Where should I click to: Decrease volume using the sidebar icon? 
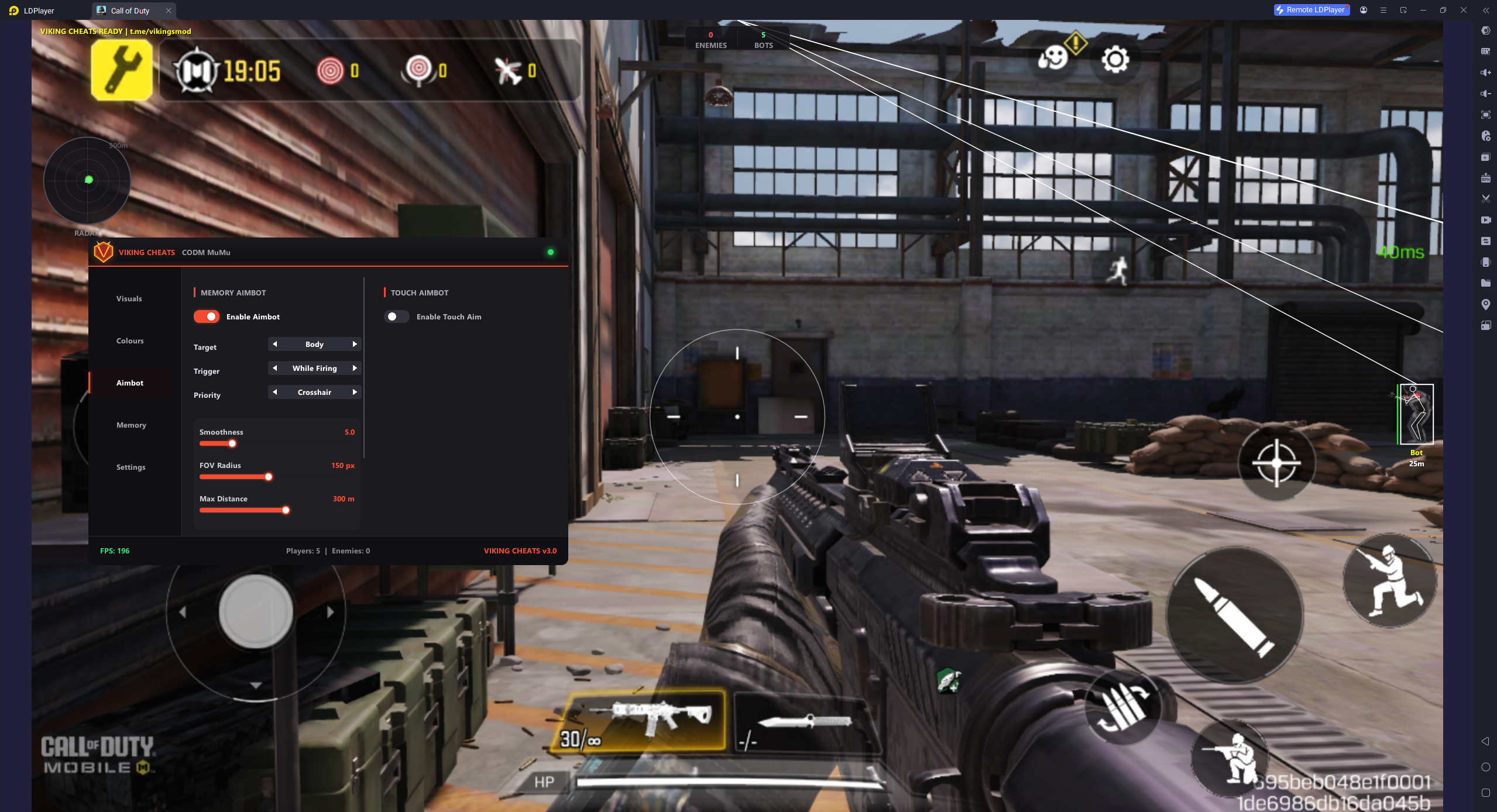(1485, 94)
